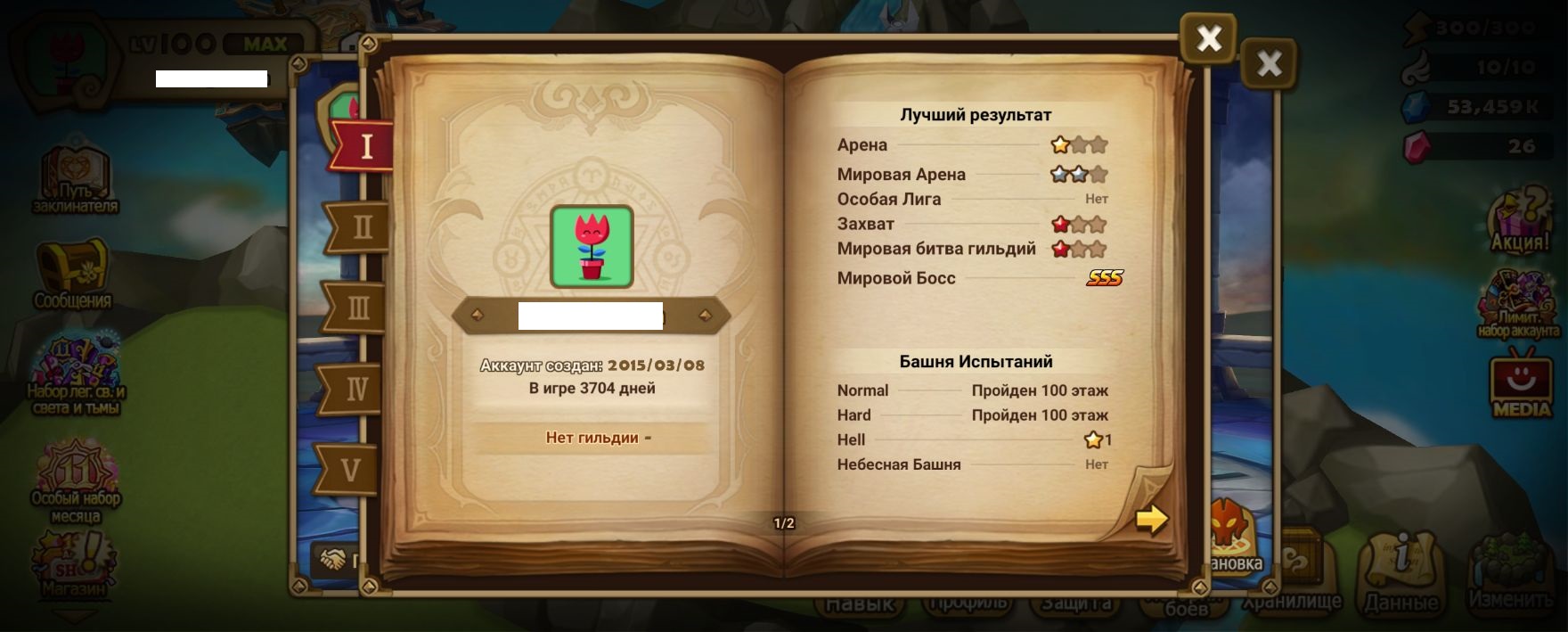The image size is (1568, 632).
Task: Close the background panel with second X
Action: (1269, 63)
